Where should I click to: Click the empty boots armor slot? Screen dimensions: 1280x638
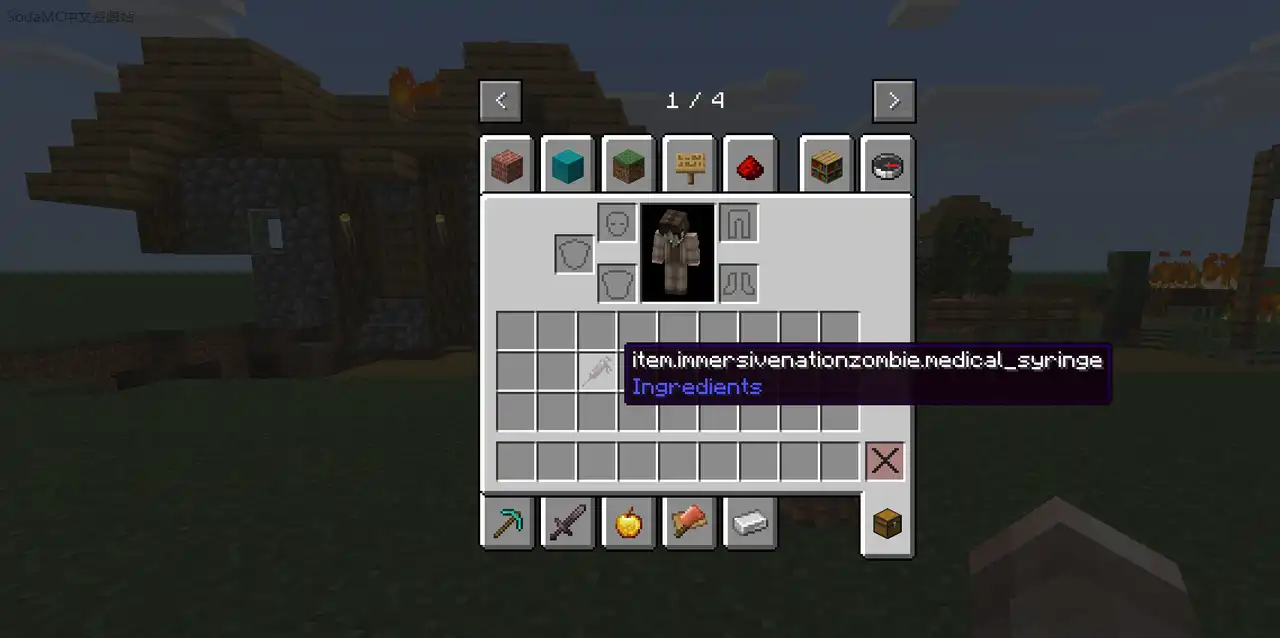[738, 283]
